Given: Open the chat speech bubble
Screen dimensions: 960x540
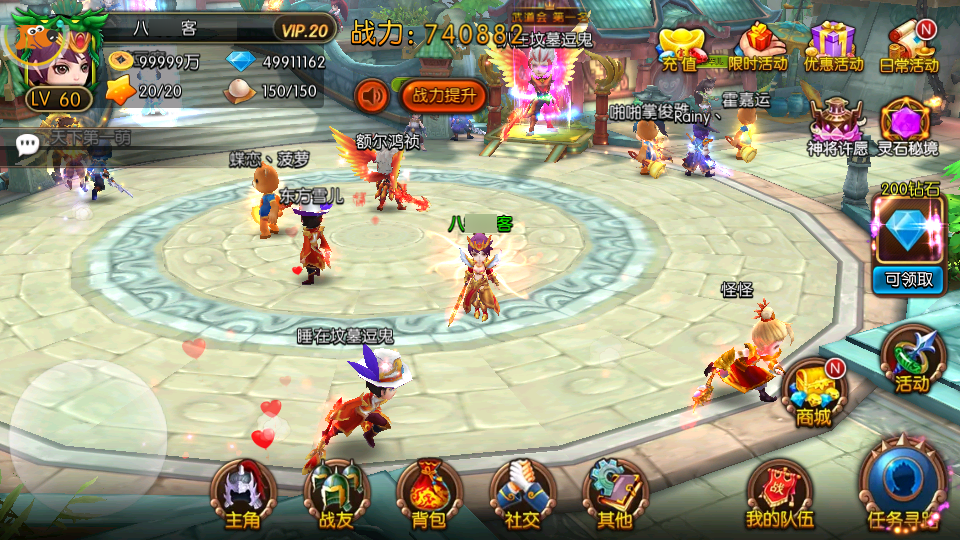Looking at the screenshot, I should (x=28, y=143).
